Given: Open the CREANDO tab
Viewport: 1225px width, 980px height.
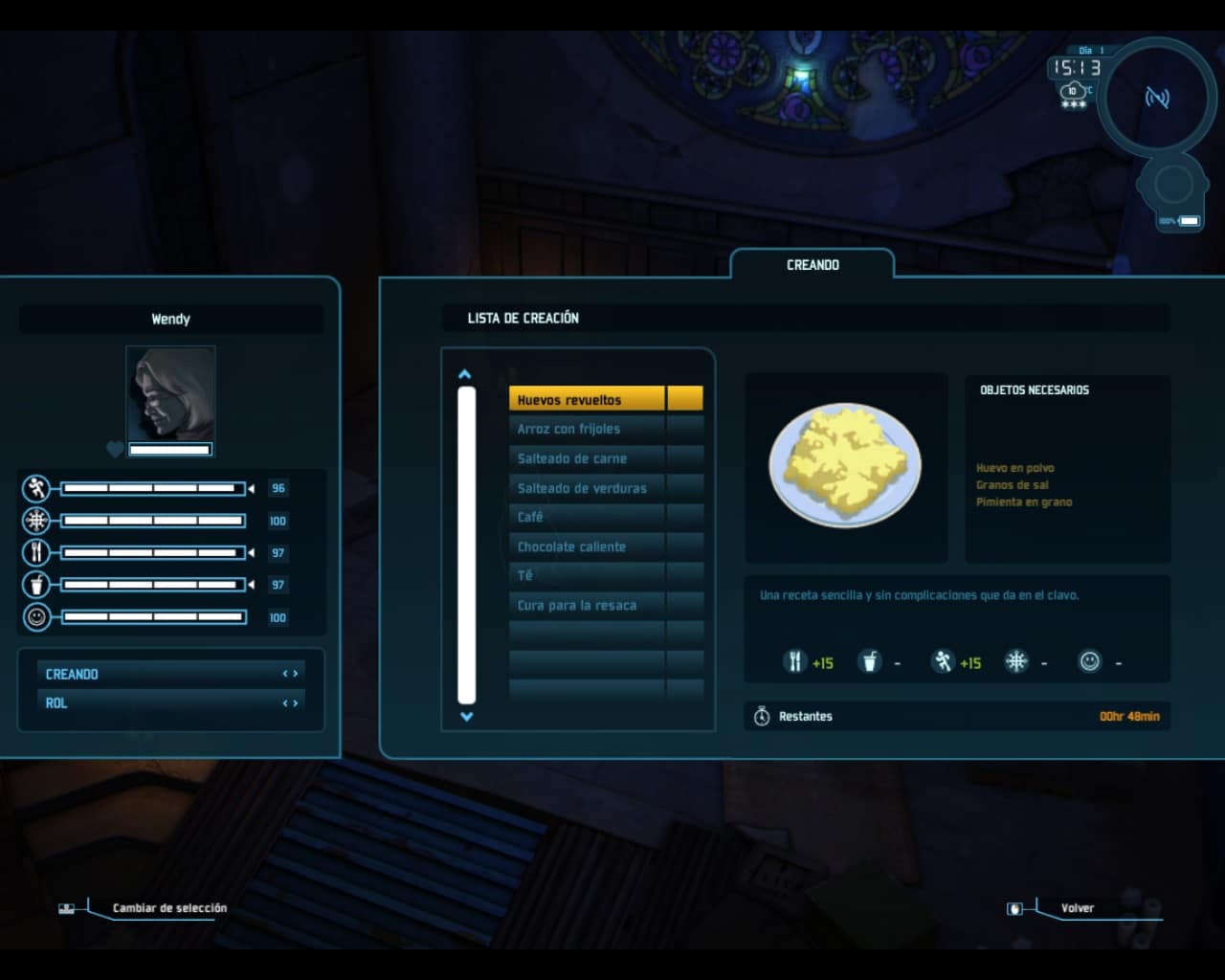Looking at the screenshot, I should pos(813,265).
